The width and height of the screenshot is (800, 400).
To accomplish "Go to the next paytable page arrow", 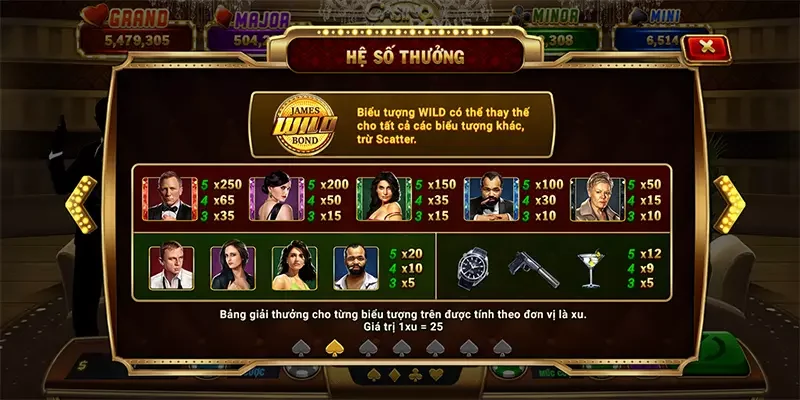I will 728,204.
